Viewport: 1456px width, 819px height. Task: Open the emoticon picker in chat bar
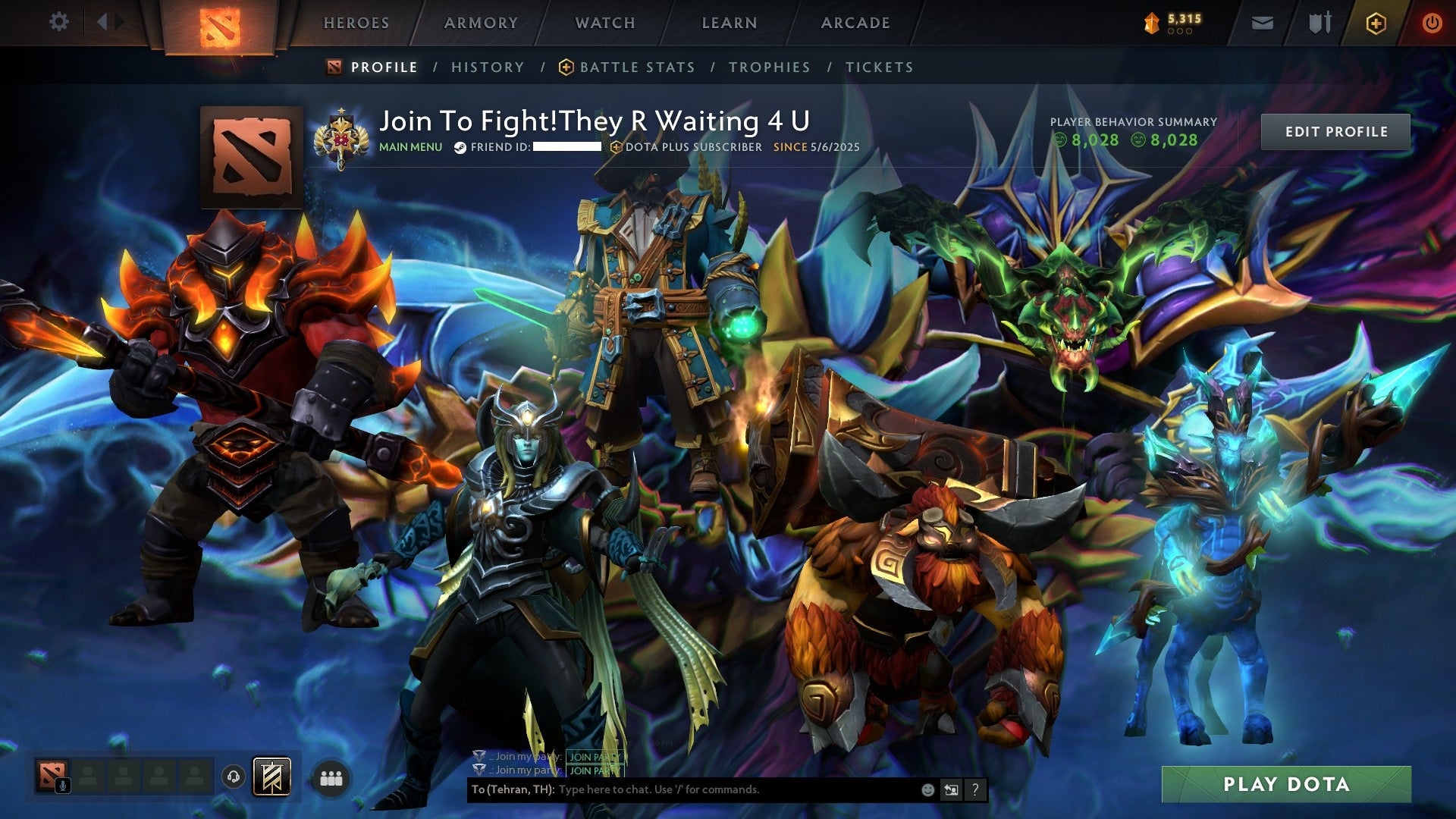(x=927, y=790)
